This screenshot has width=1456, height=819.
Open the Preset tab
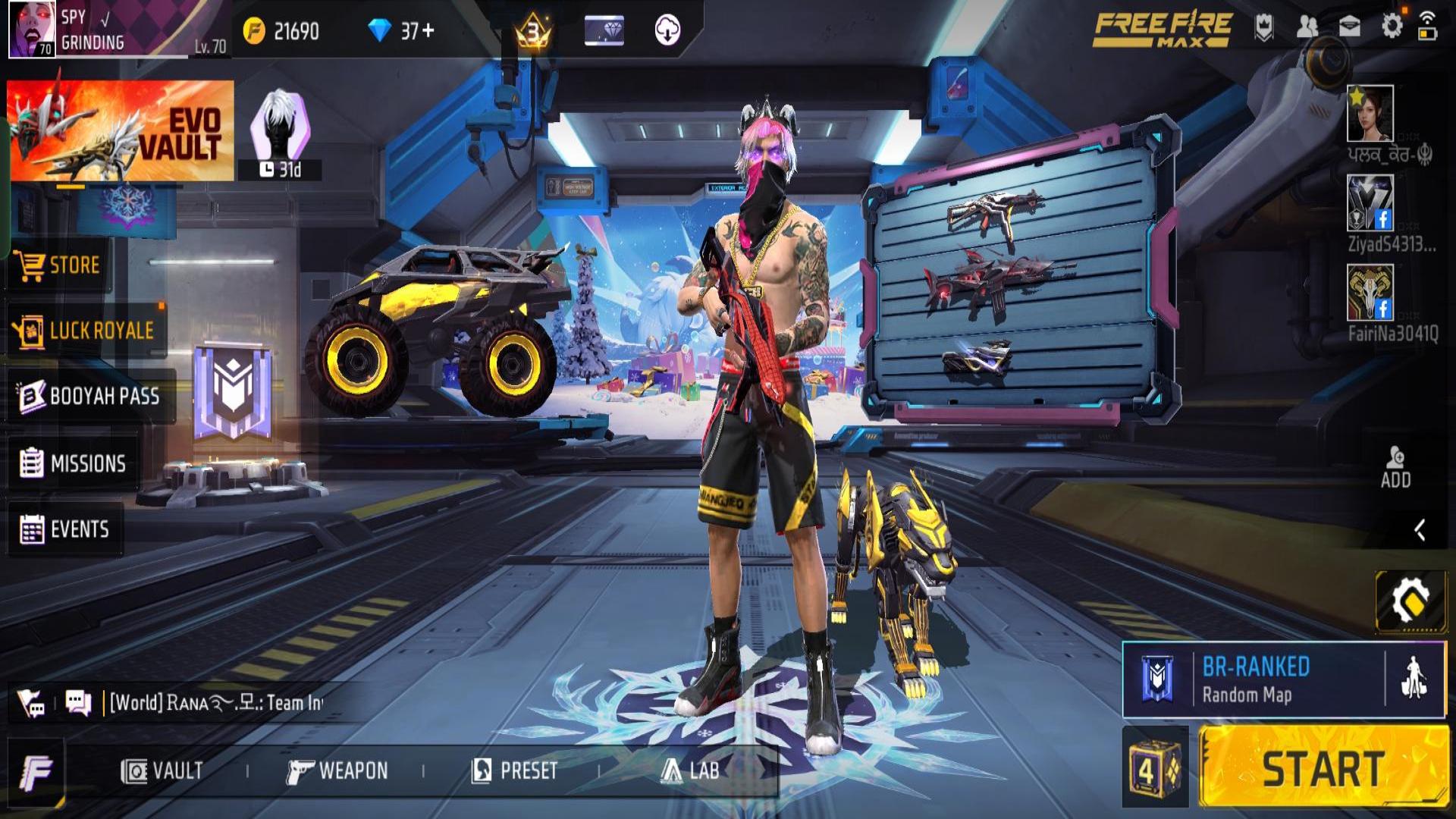coord(515,771)
